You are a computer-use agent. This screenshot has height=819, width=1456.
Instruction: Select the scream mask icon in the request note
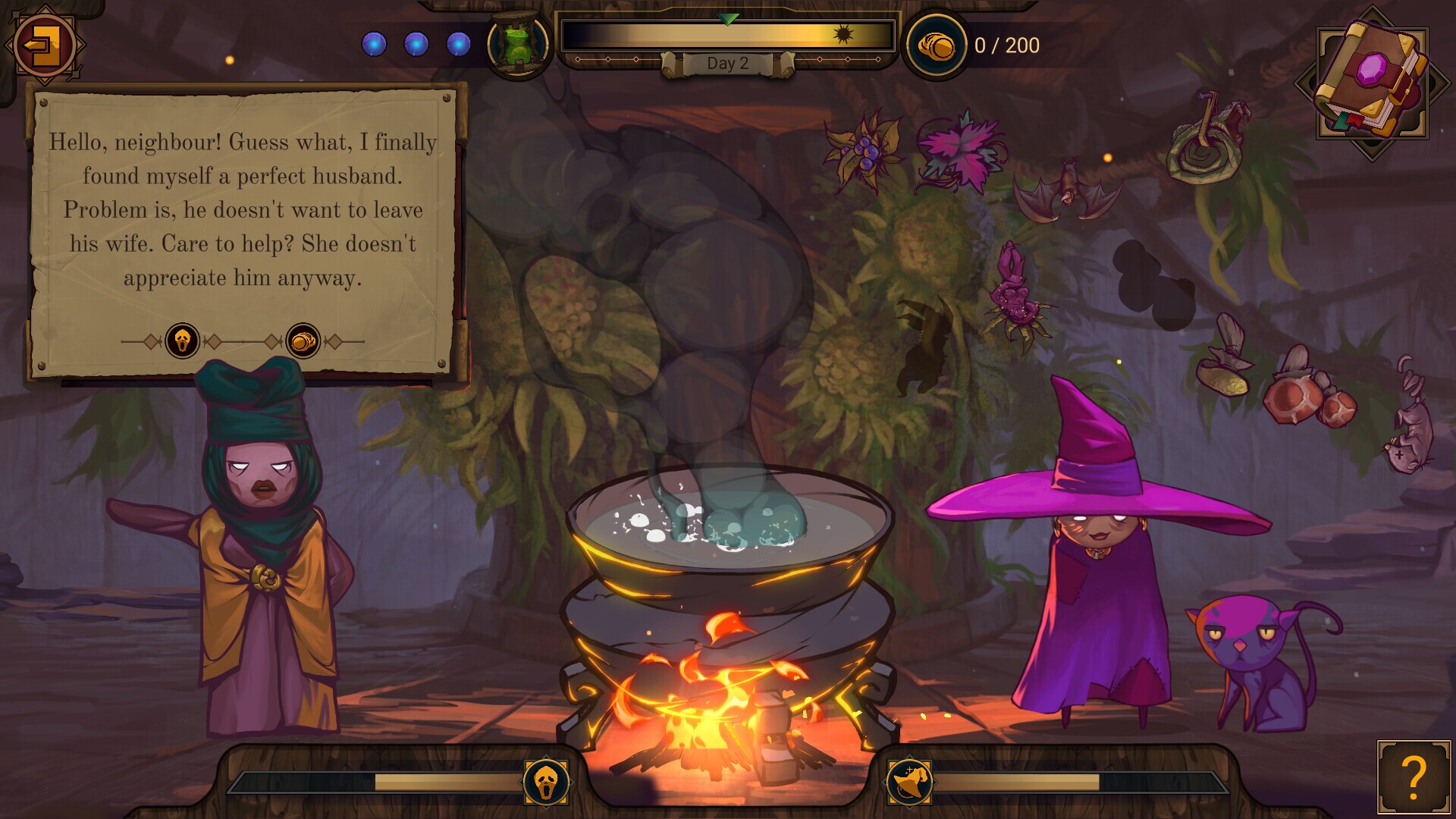tap(182, 341)
